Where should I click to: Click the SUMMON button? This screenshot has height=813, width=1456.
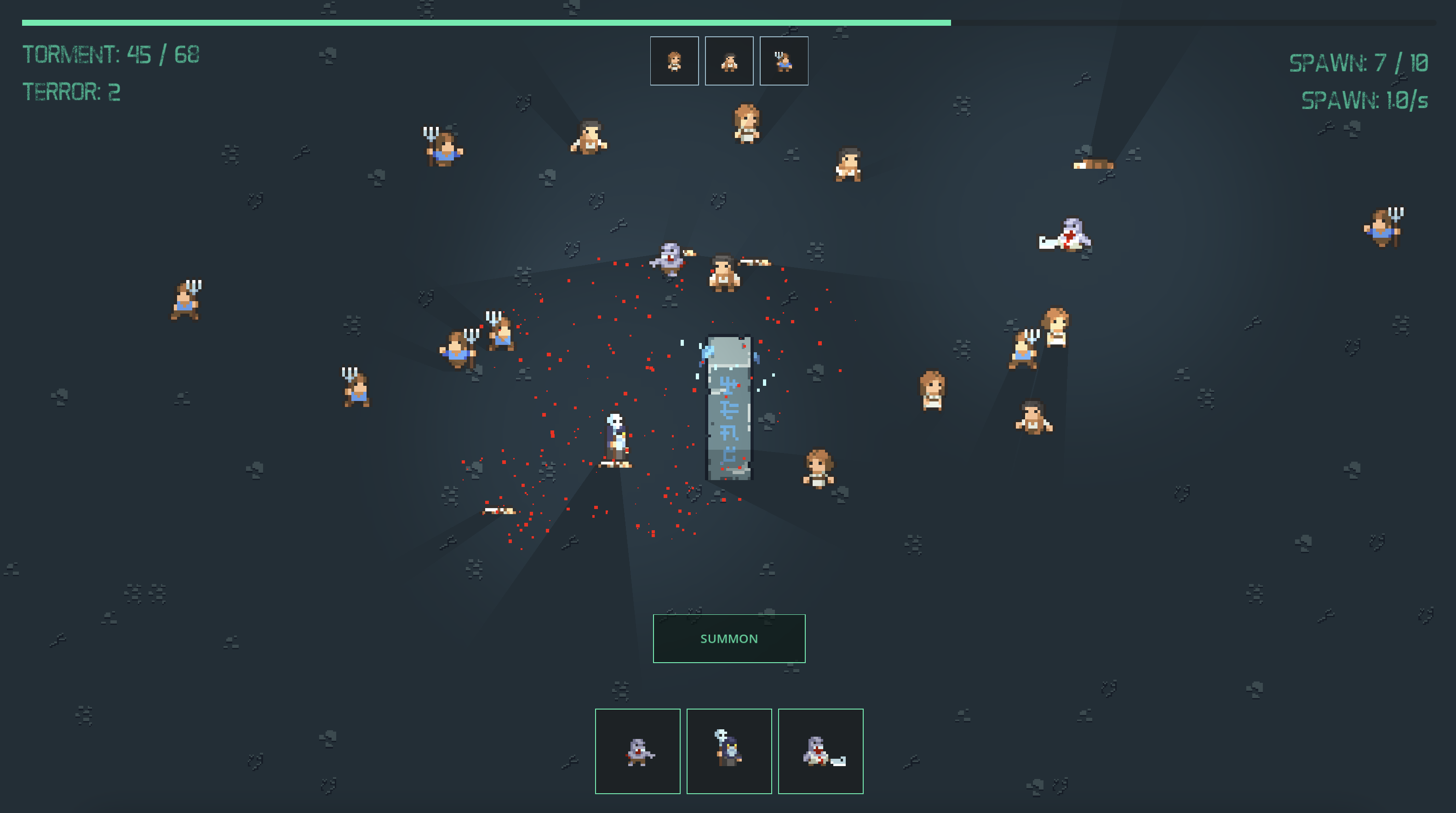728,638
